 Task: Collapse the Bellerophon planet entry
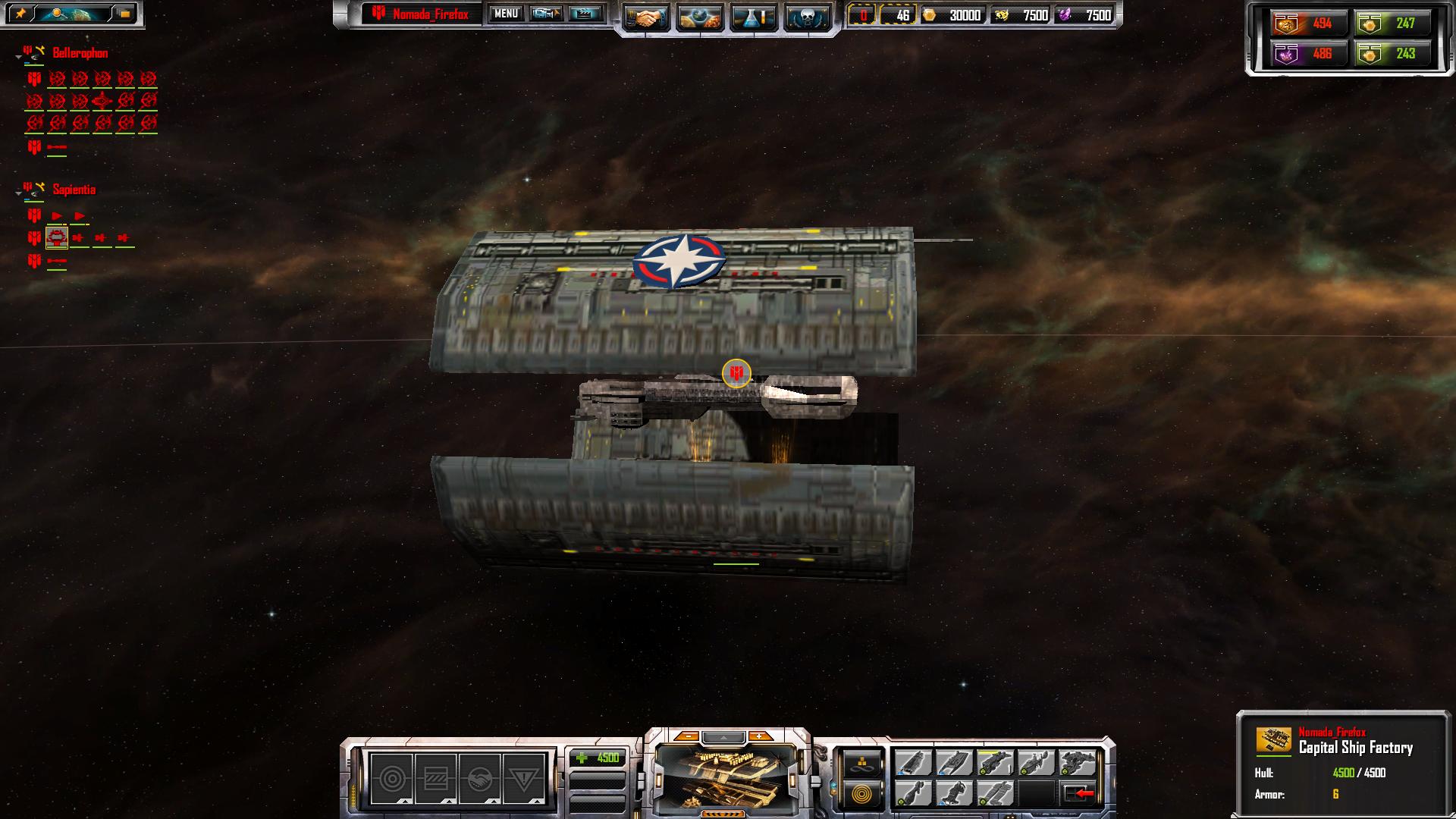[18, 57]
